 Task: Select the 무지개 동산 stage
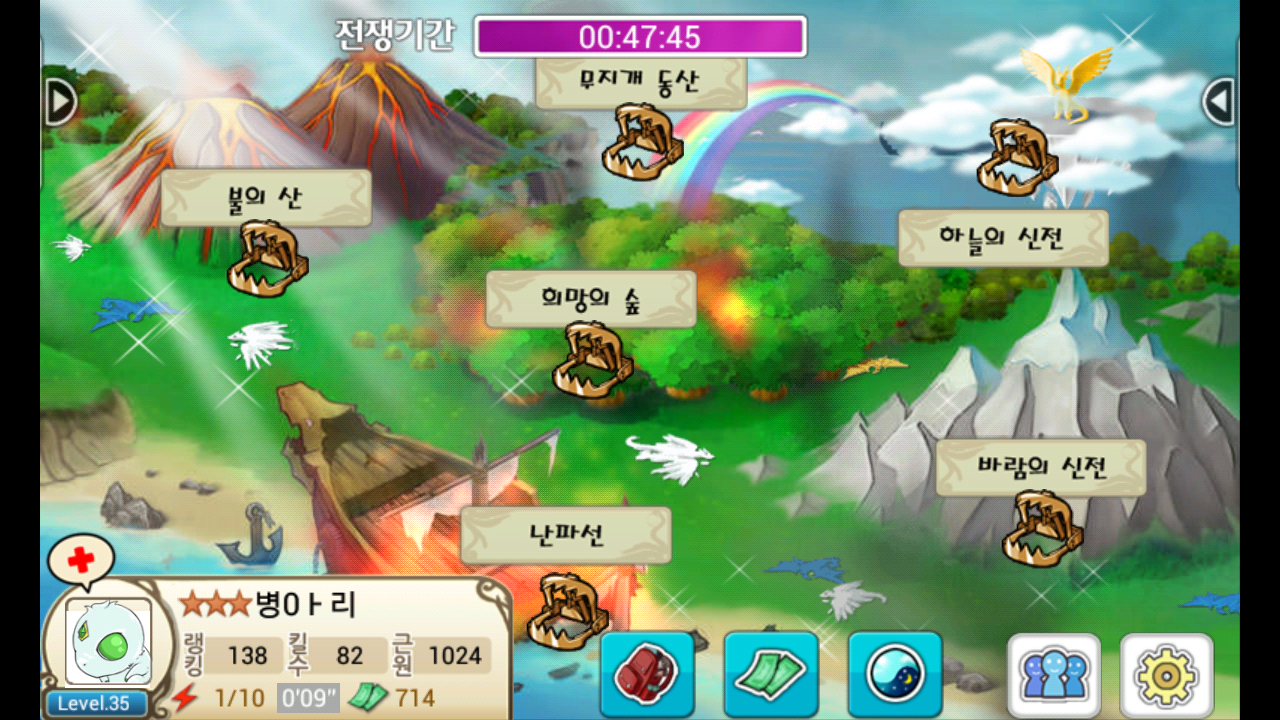[x=641, y=84]
